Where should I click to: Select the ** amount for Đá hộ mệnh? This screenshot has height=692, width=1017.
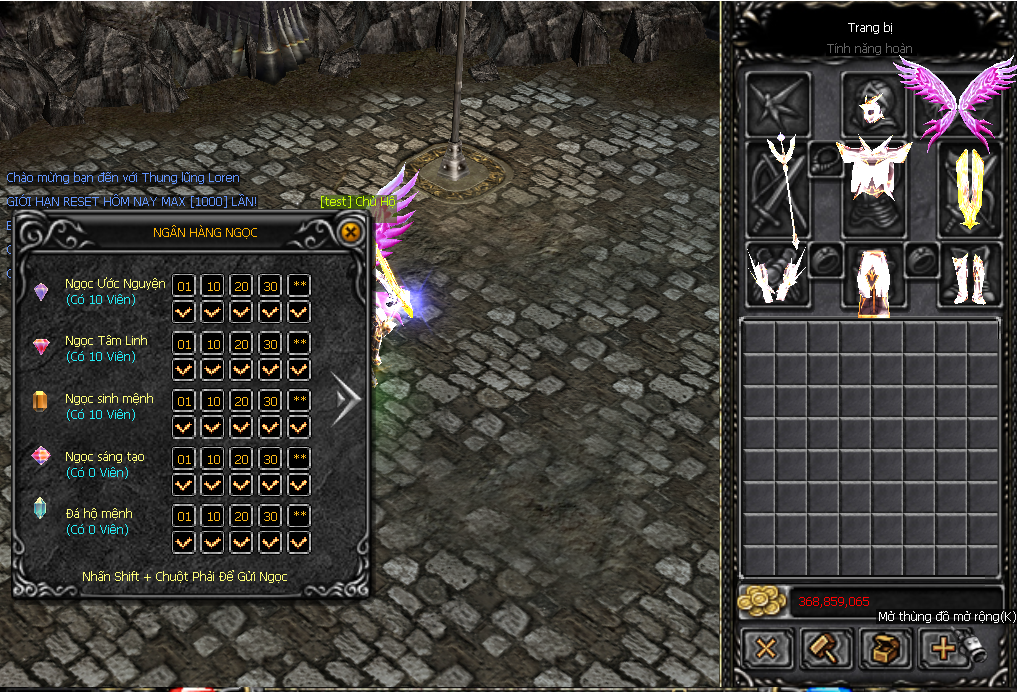(299, 516)
